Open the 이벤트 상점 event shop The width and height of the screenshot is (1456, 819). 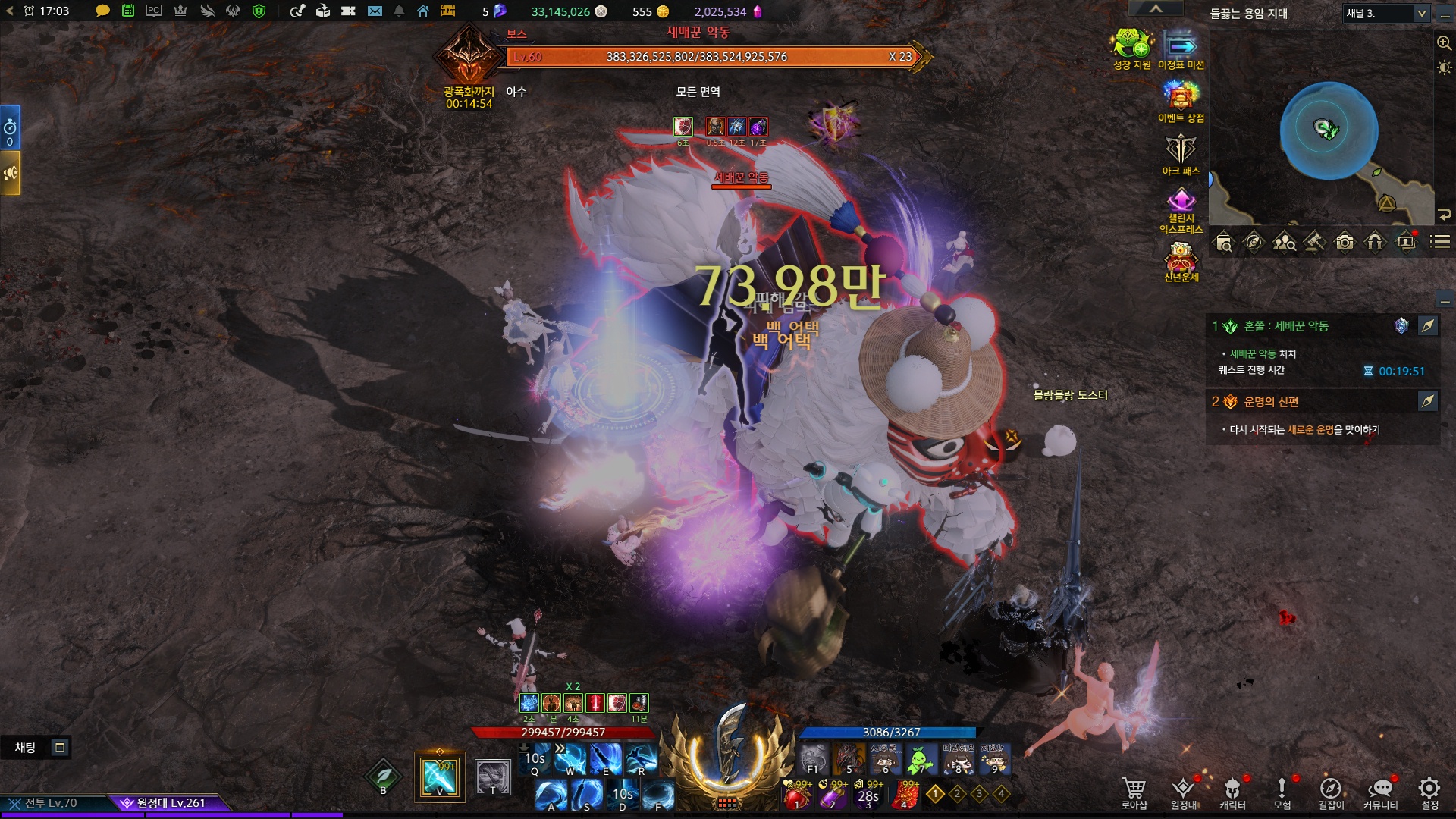tap(1181, 100)
